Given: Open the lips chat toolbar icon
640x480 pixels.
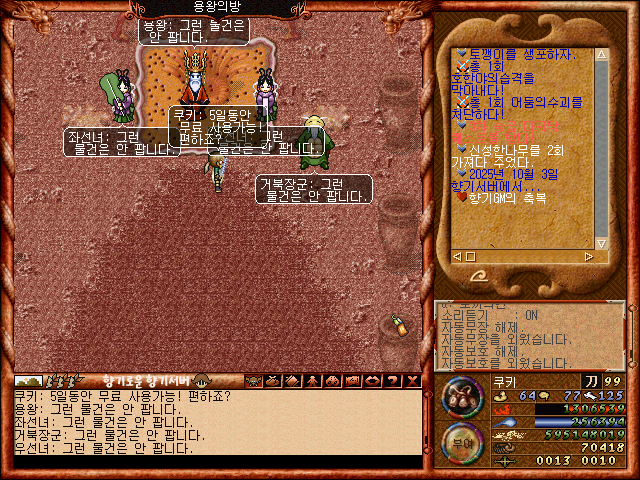Looking at the screenshot, I should pyautogui.click(x=372, y=380).
